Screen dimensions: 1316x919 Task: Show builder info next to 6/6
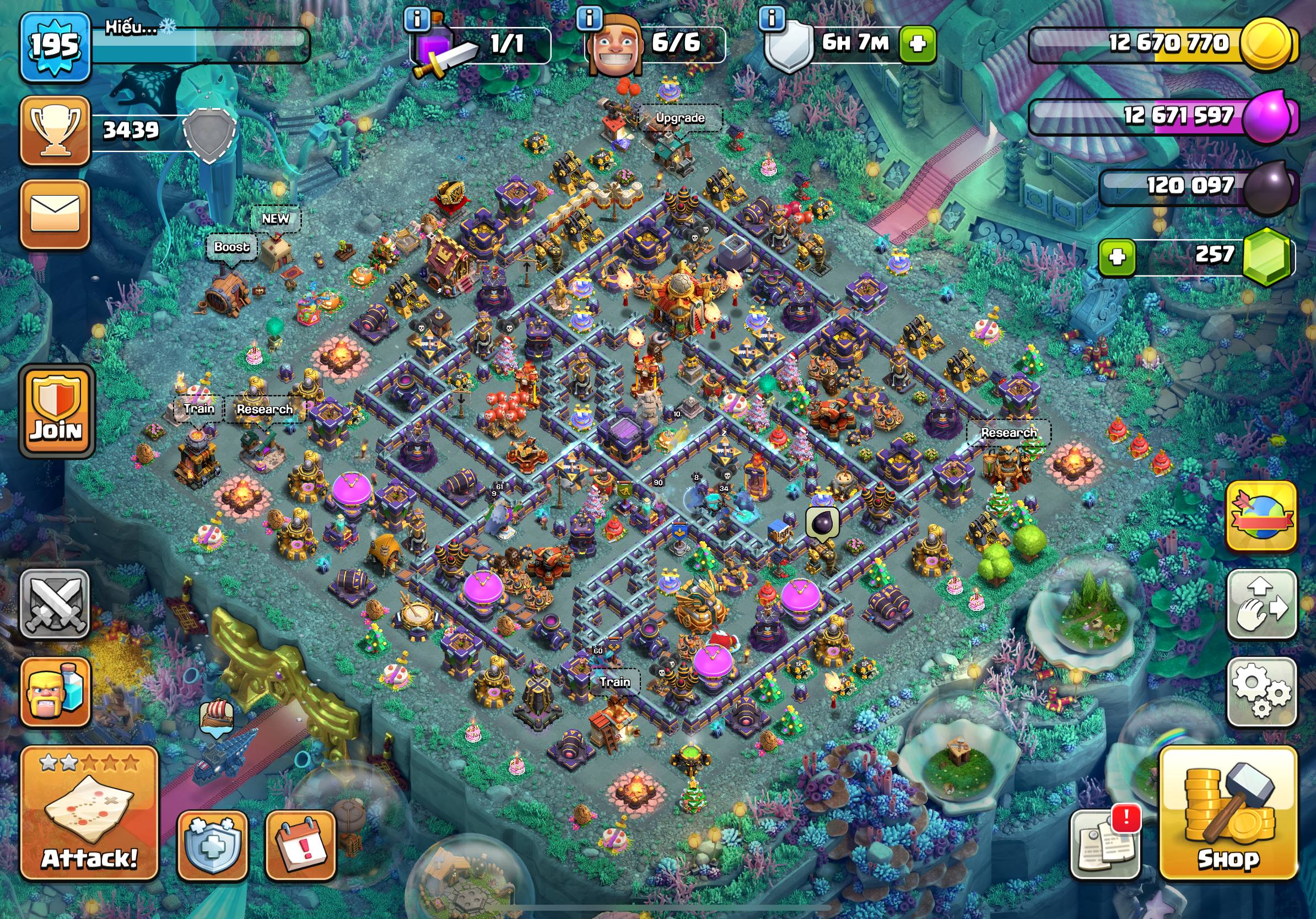tap(589, 19)
